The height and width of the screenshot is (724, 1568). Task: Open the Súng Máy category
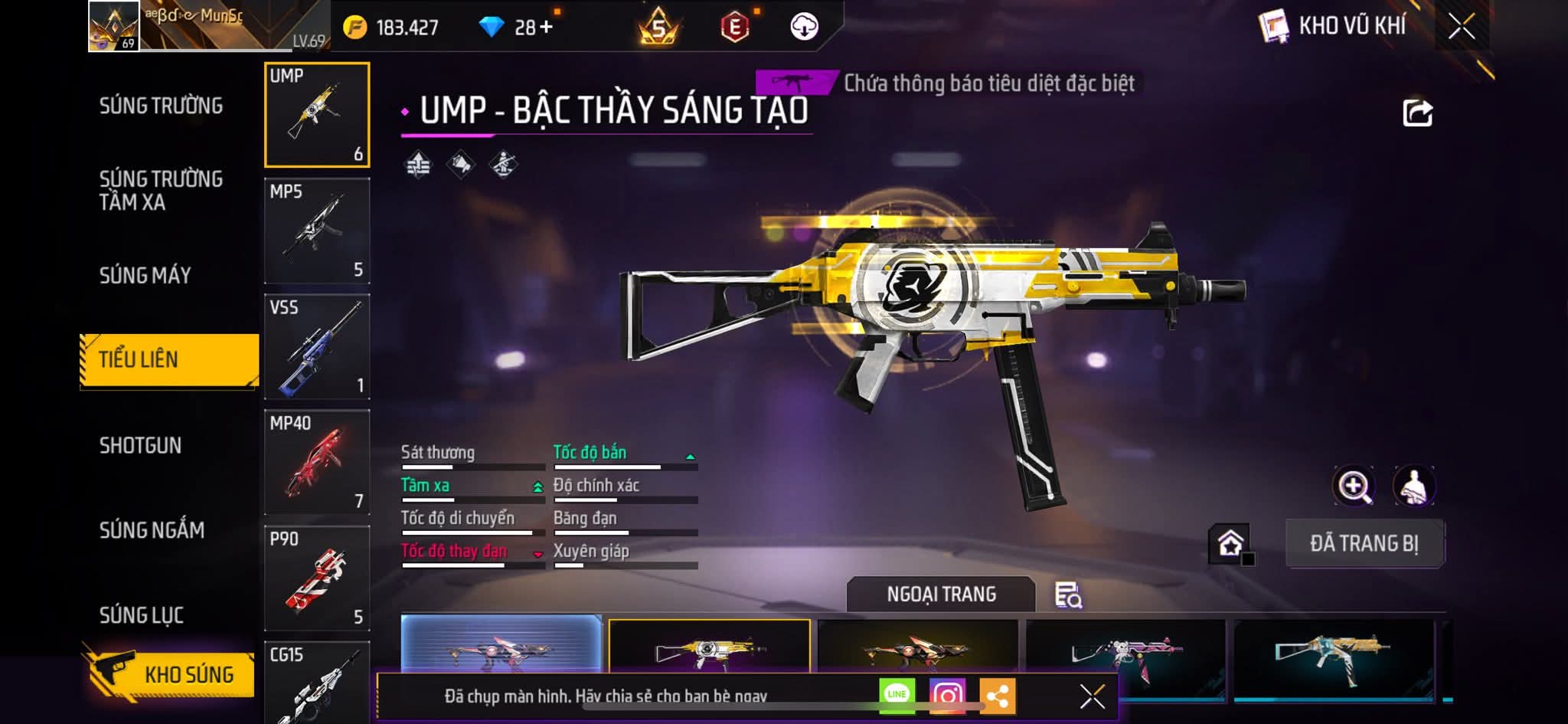(x=145, y=275)
